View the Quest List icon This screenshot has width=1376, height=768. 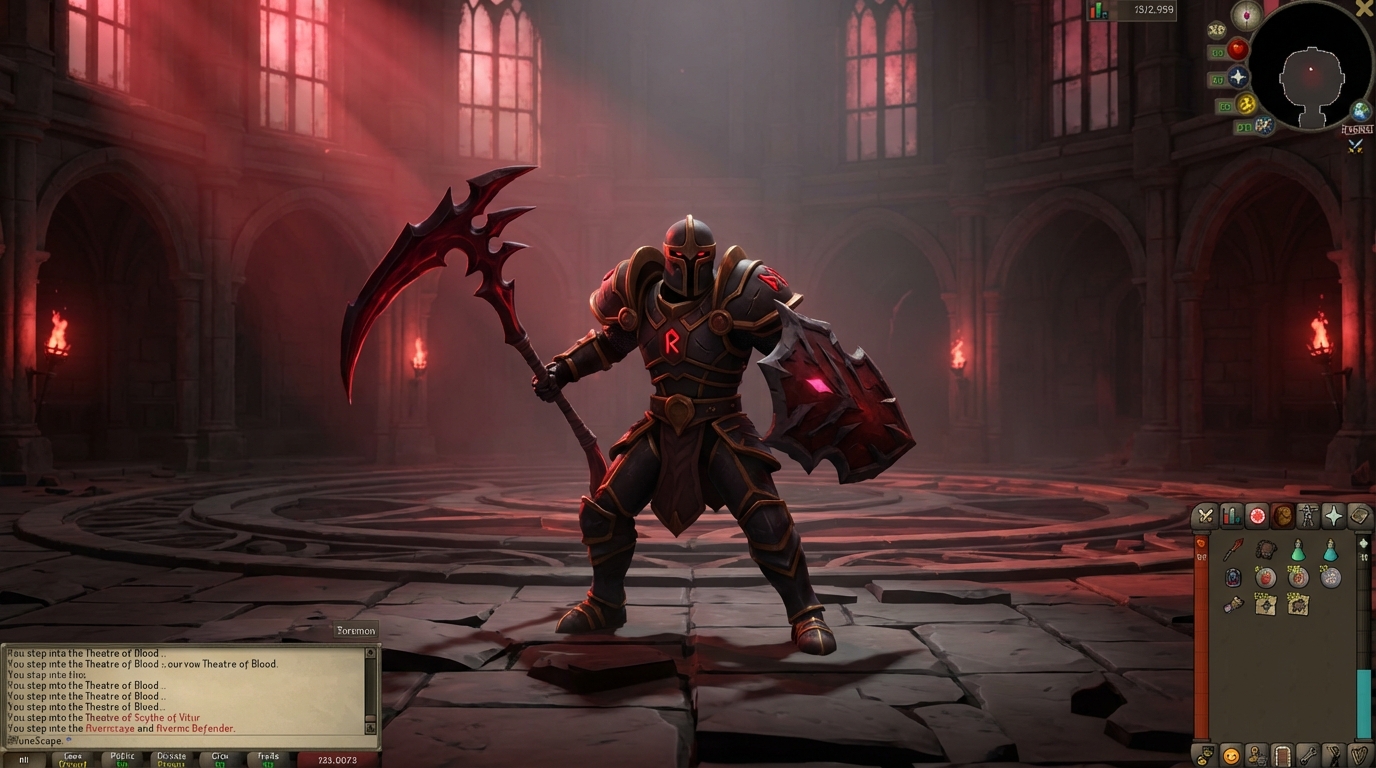tap(1256, 516)
